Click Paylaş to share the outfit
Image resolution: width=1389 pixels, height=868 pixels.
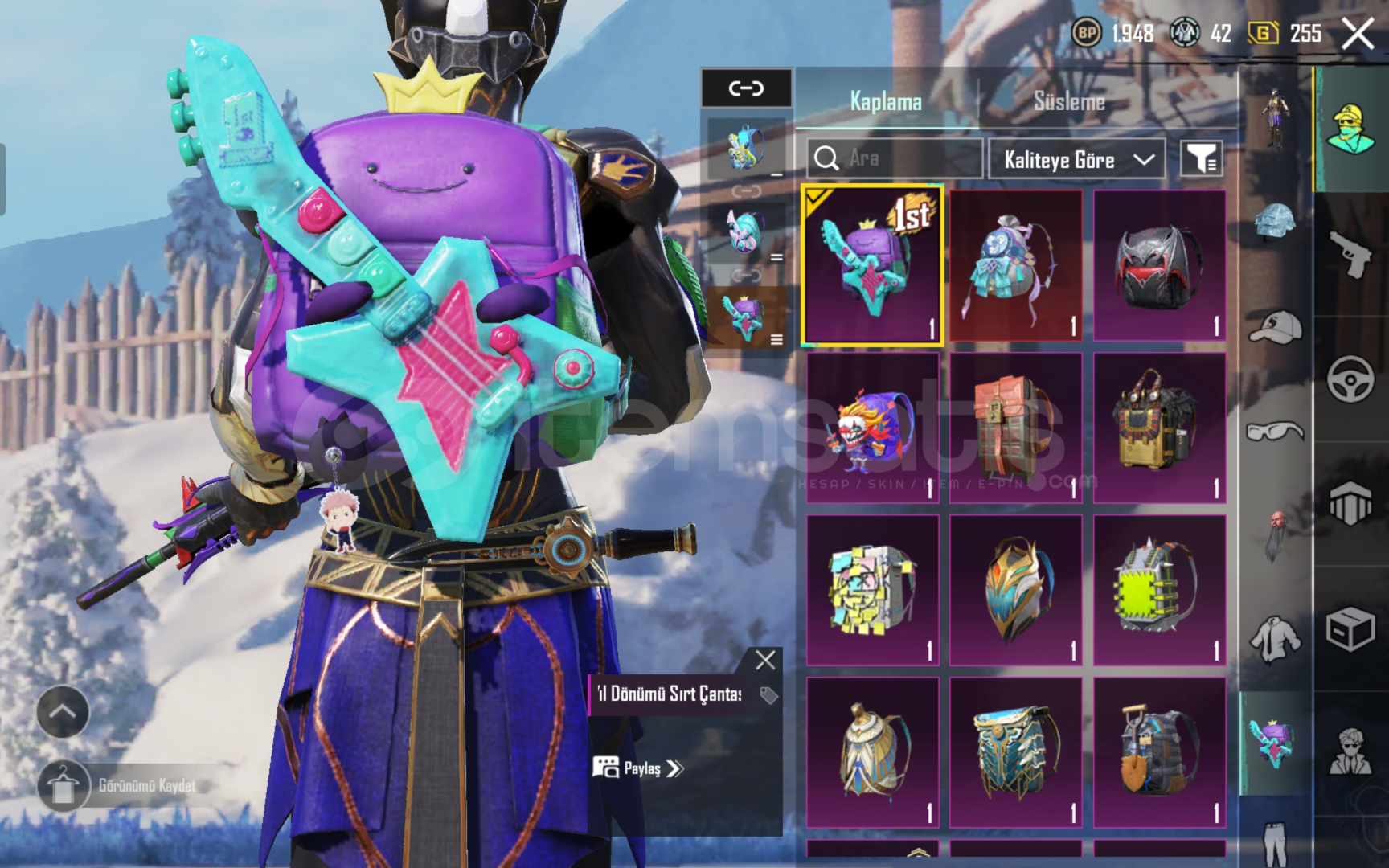tap(639, 768)
